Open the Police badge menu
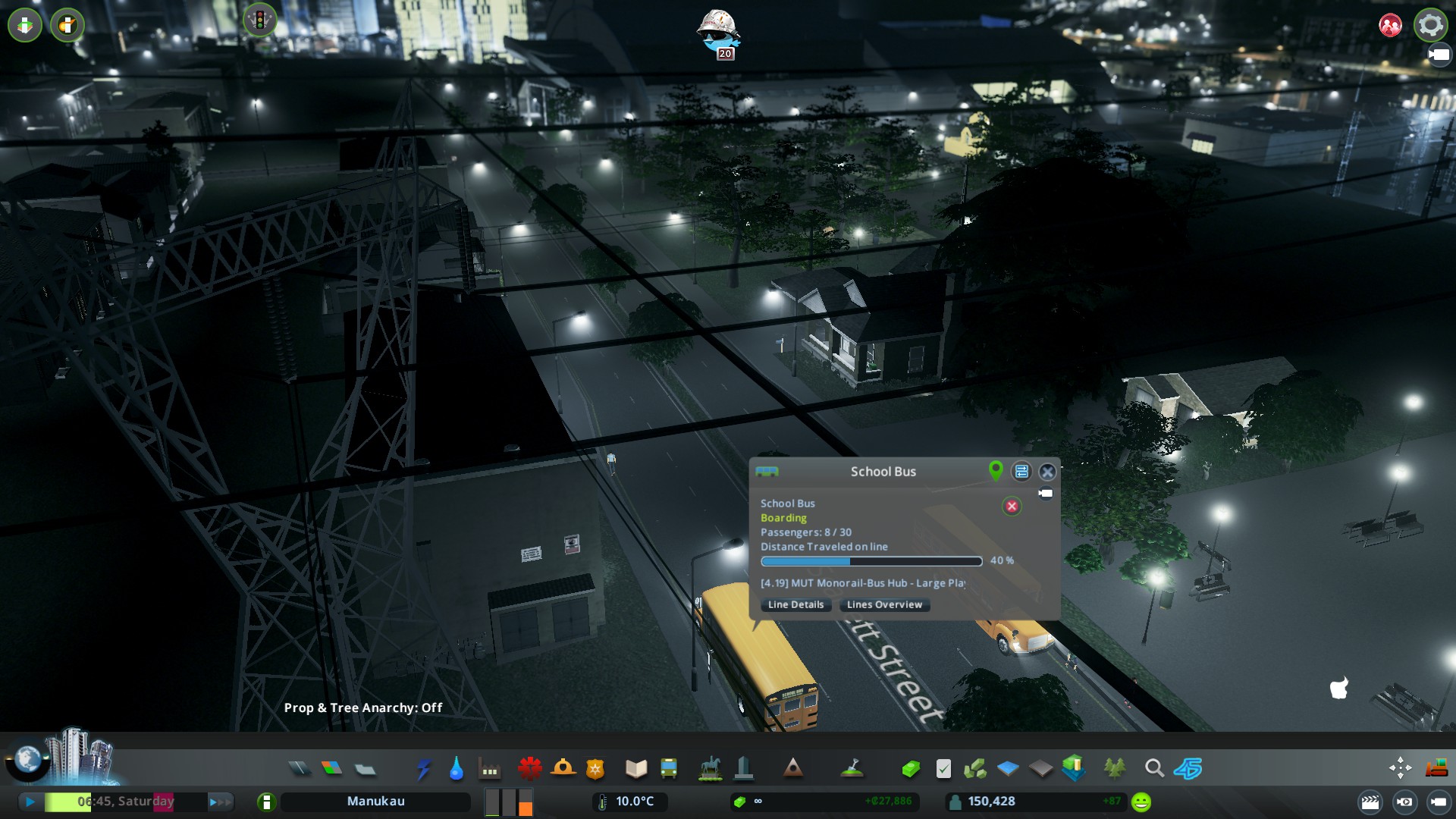The image size is (1456, 819). point(595,769)
